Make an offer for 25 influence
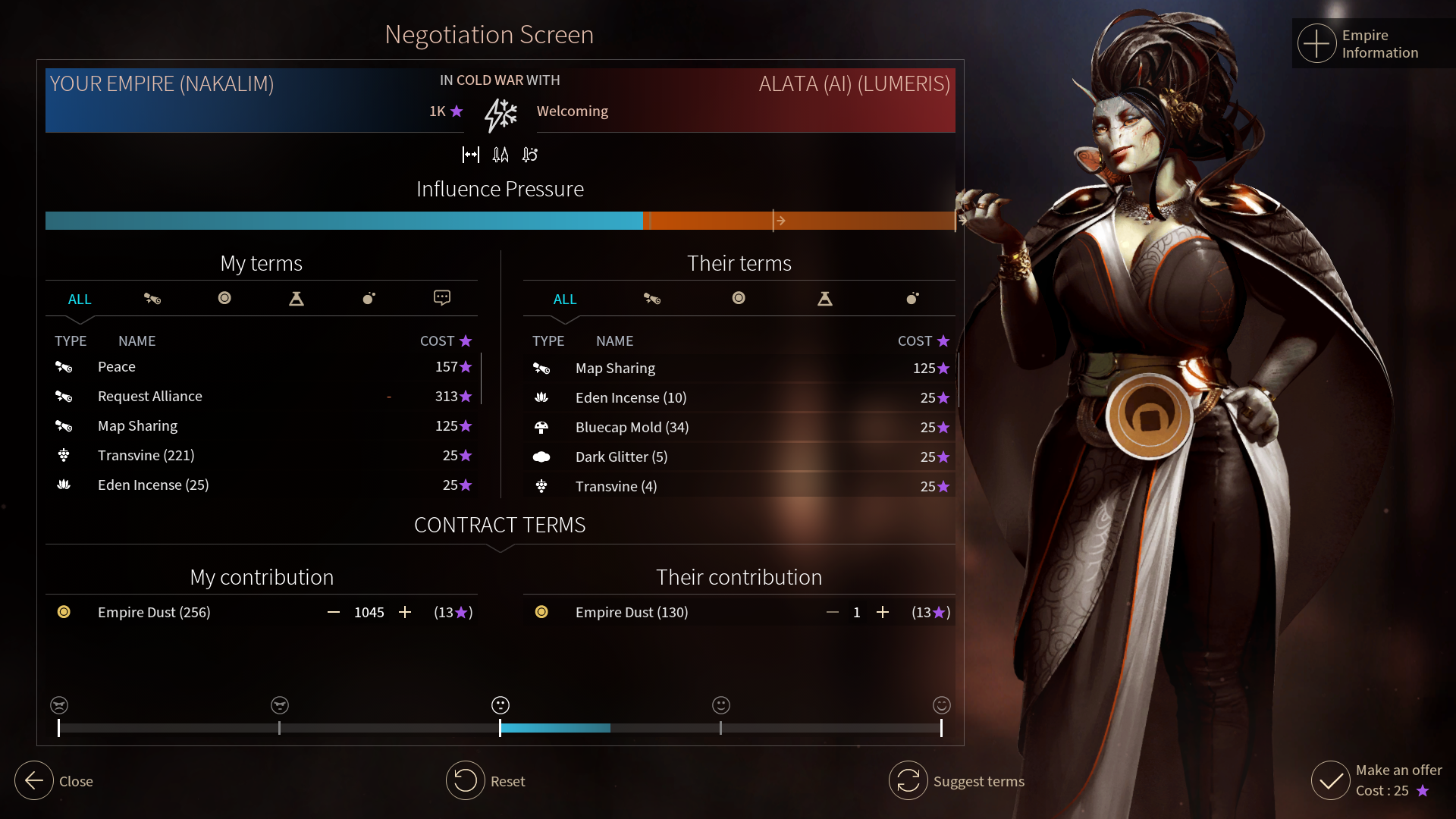This screenshot has height=819, width=1456. (1332, 780)
